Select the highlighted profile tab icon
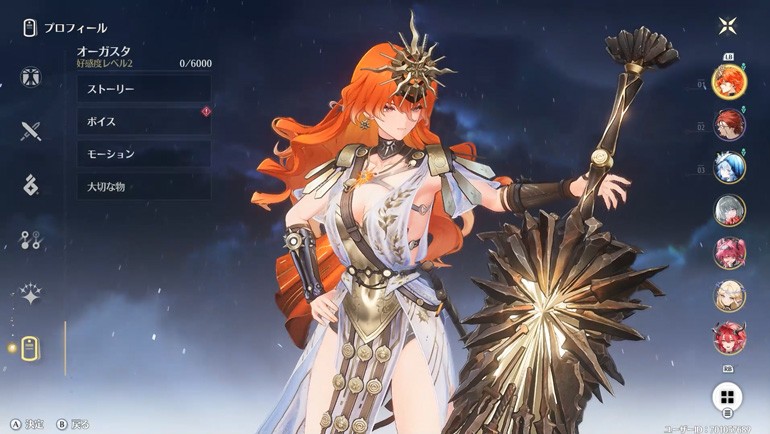 [30, 348]
